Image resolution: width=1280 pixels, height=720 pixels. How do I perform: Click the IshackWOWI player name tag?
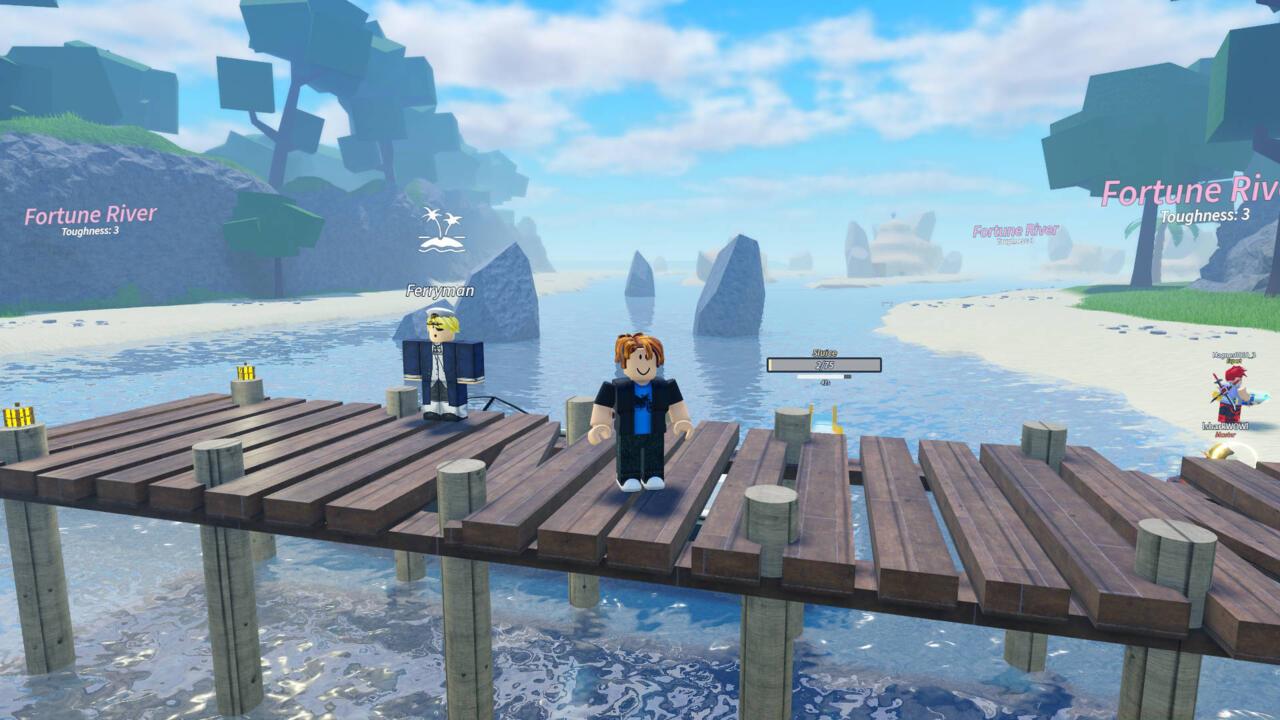point(1225,426)
